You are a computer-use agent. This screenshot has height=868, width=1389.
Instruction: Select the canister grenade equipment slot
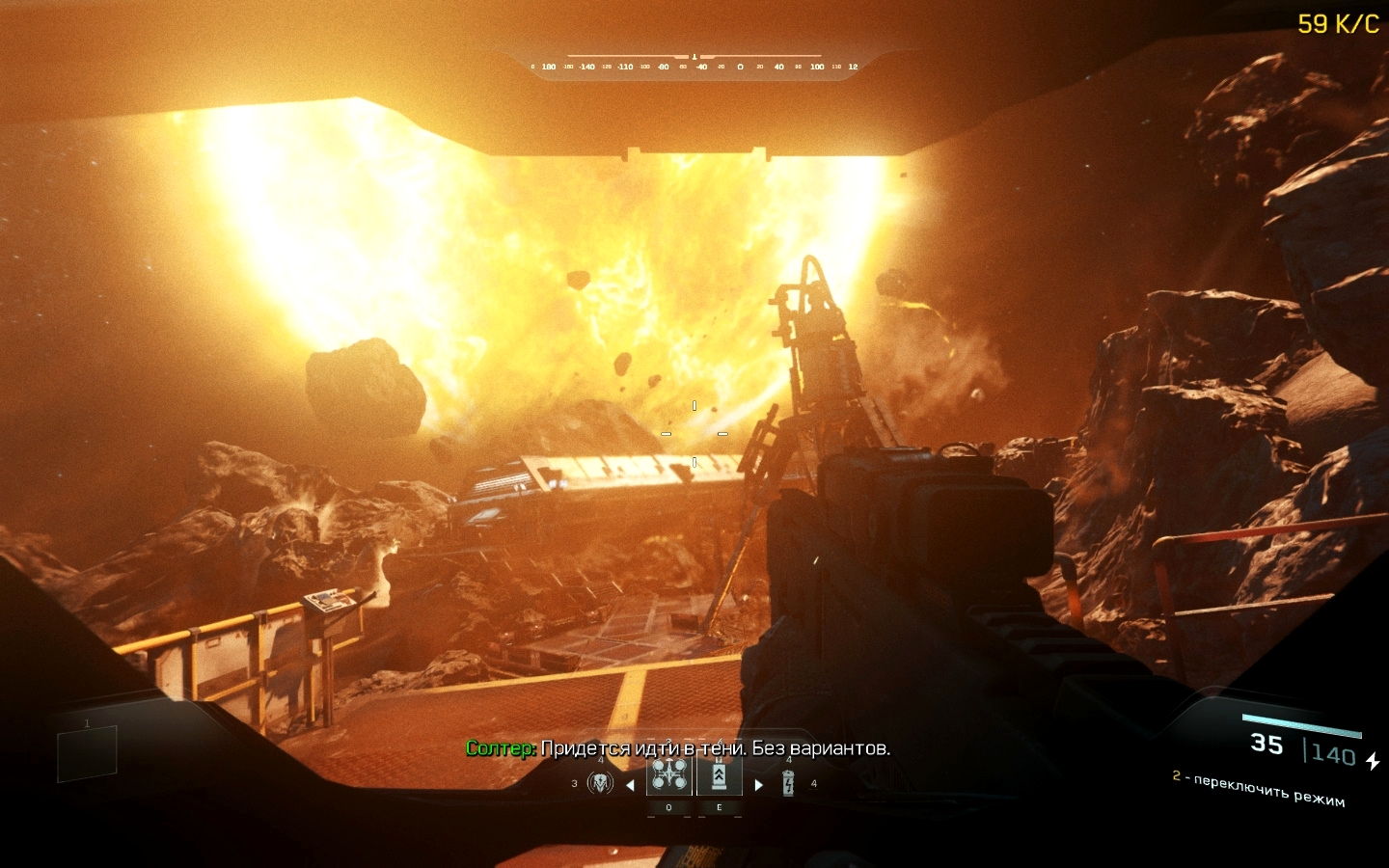[x=719, y=775]
